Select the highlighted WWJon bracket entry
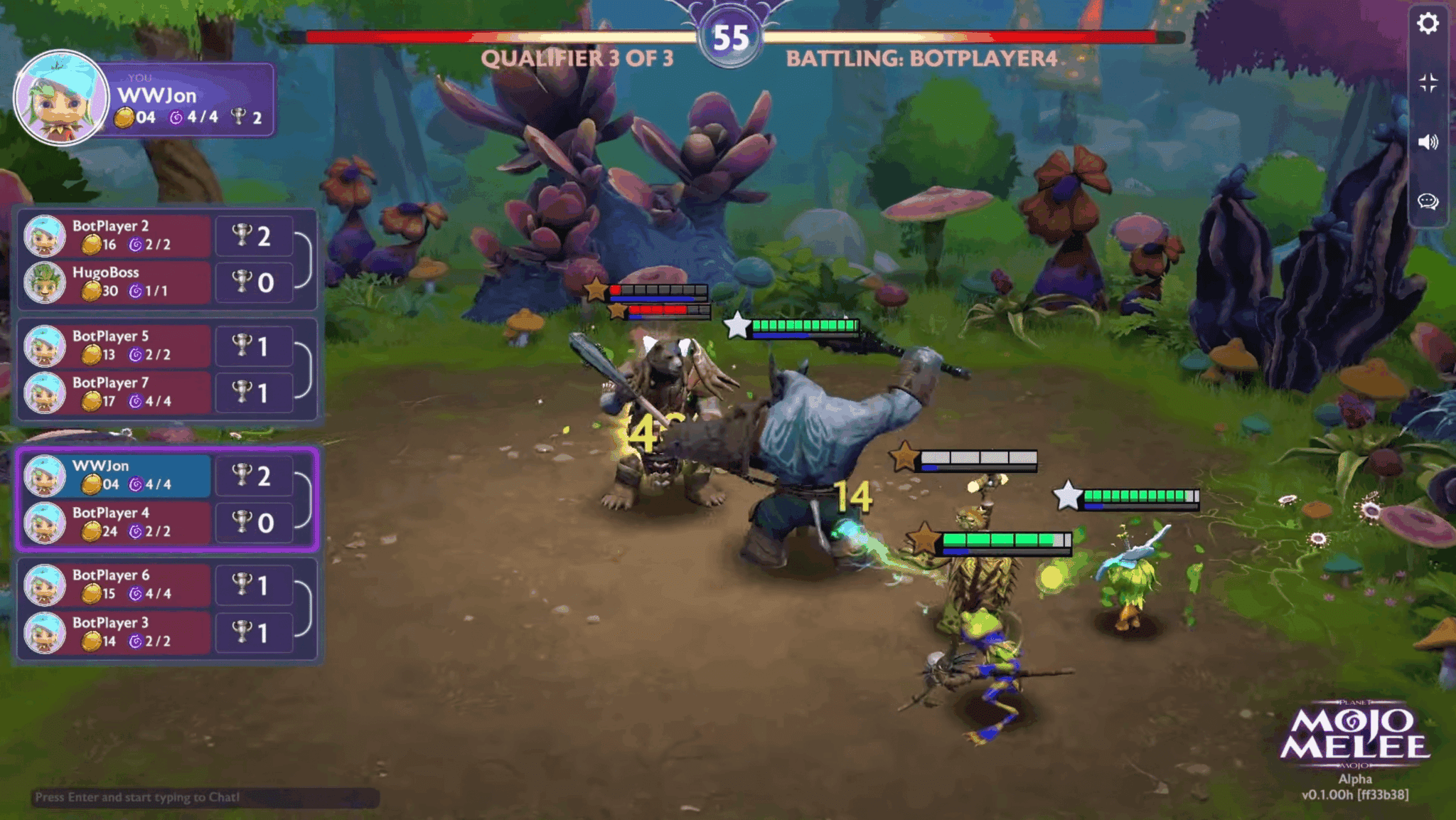The width and height of the screenshot is (1456, 820). pyautogui.click(x=124, y=474)
